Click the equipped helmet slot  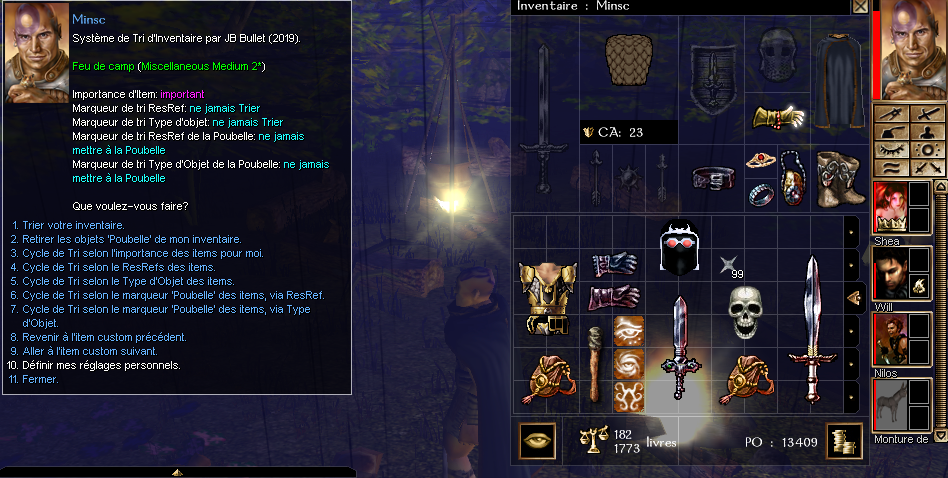pyautogui.click(x=776, y=58)
